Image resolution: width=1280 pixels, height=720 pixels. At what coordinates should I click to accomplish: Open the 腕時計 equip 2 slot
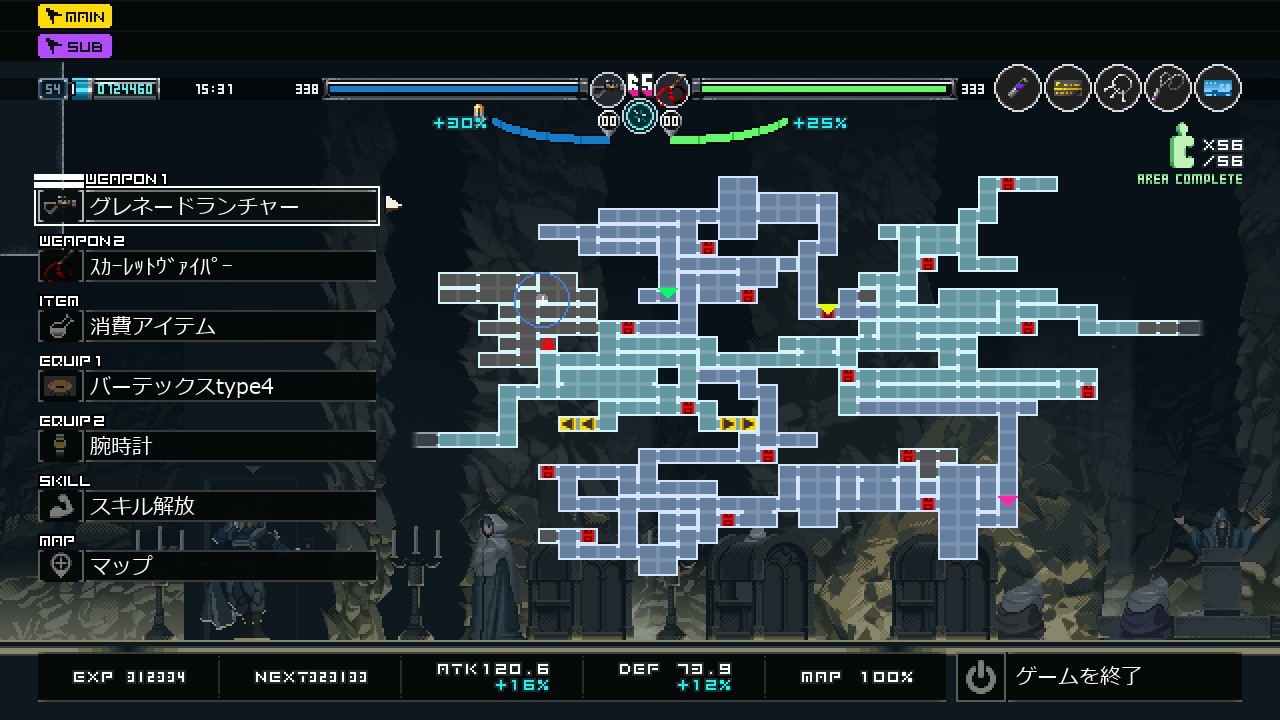pyautogui.click(x=207, y=446)
